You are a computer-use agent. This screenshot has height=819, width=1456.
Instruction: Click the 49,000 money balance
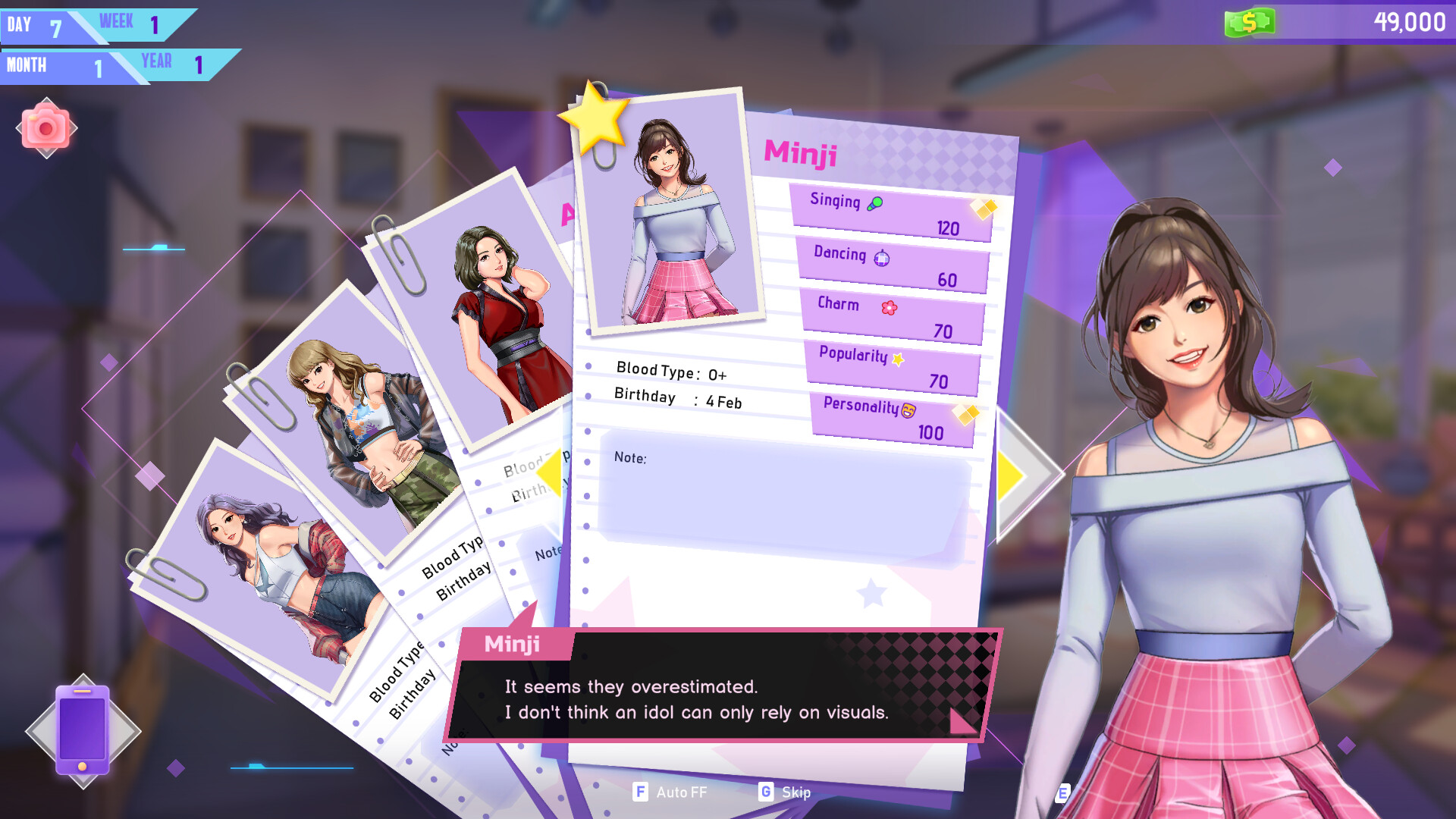point(1410,22)
